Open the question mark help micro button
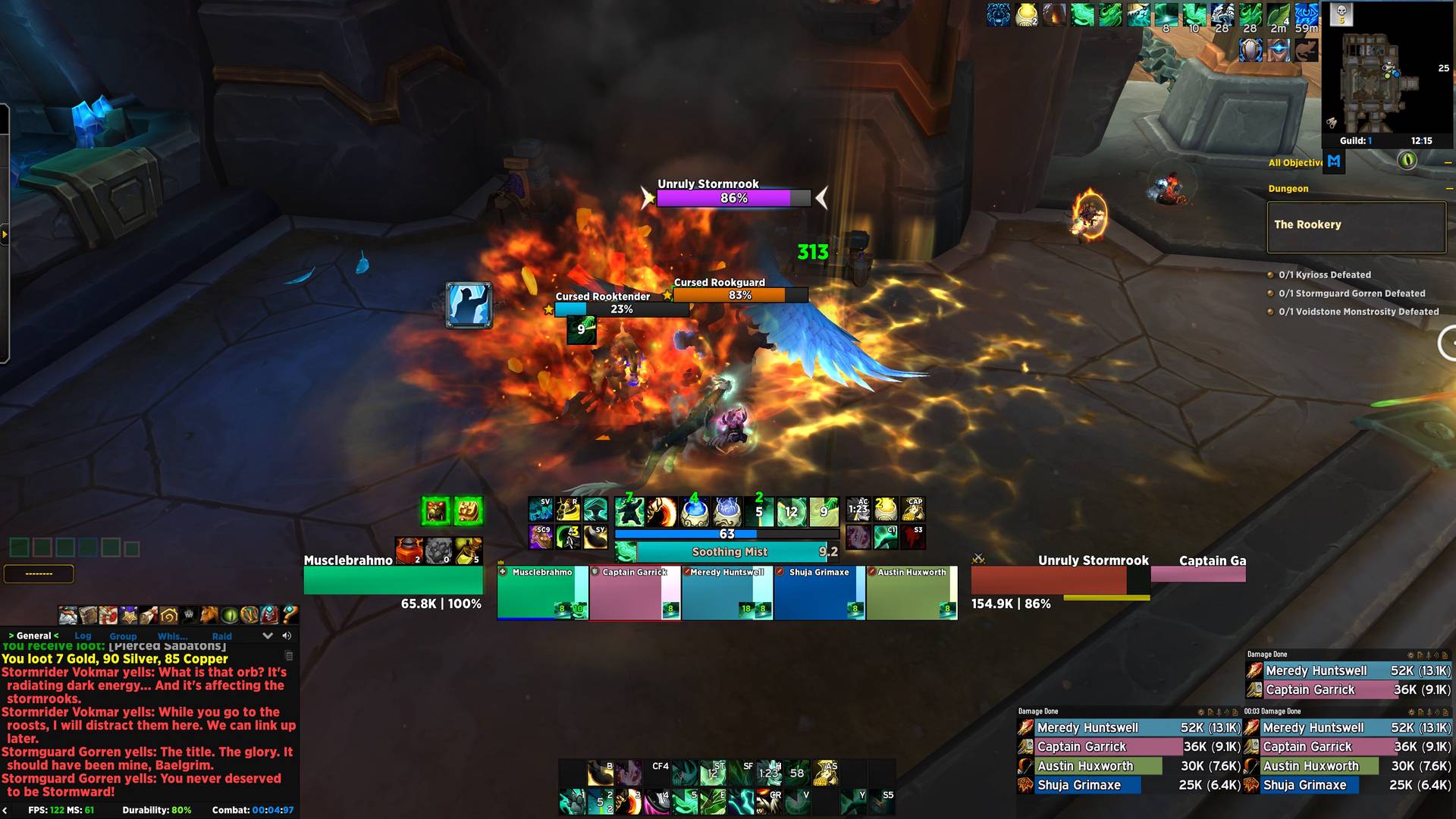Viewport: 1456px width, 819px height. pyautogui.click(x=290, y=614)
